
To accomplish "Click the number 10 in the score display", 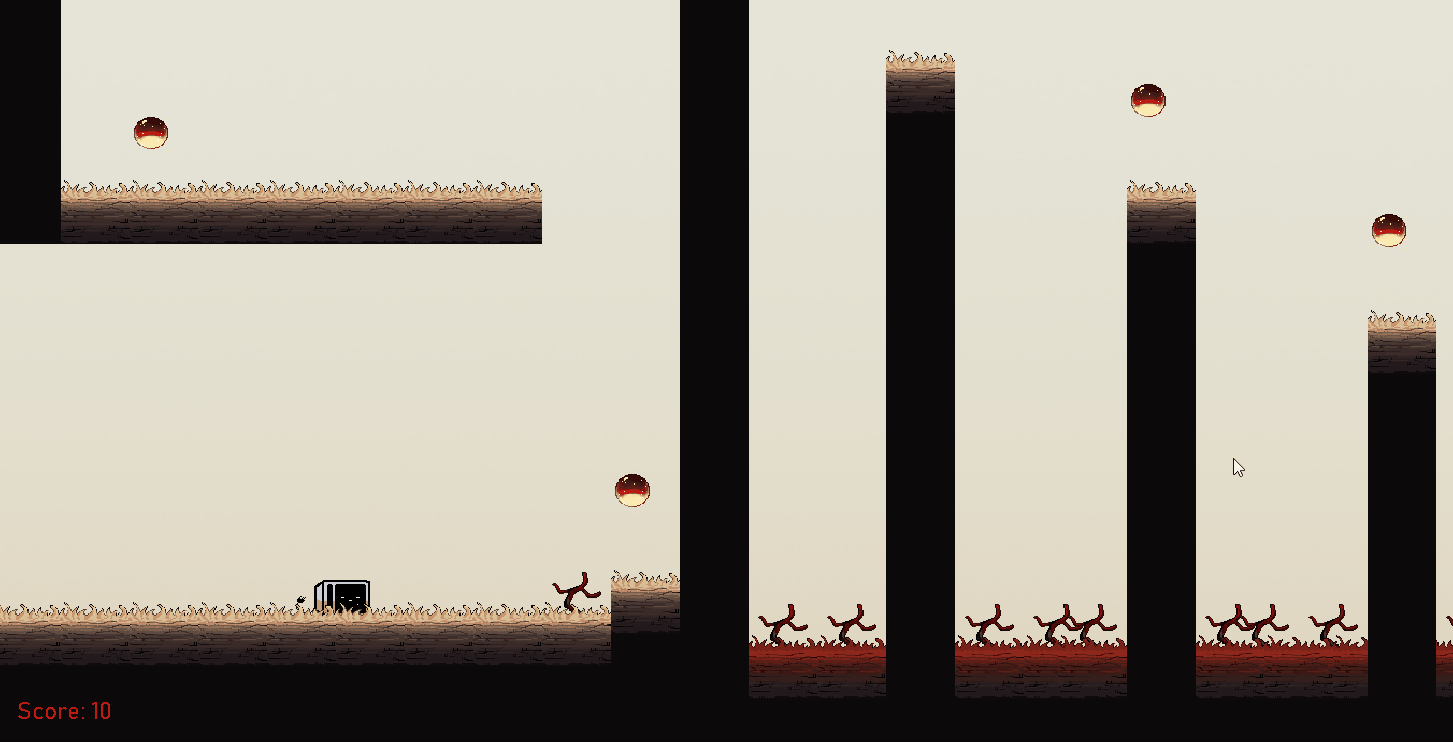I will tap(102, 711).
